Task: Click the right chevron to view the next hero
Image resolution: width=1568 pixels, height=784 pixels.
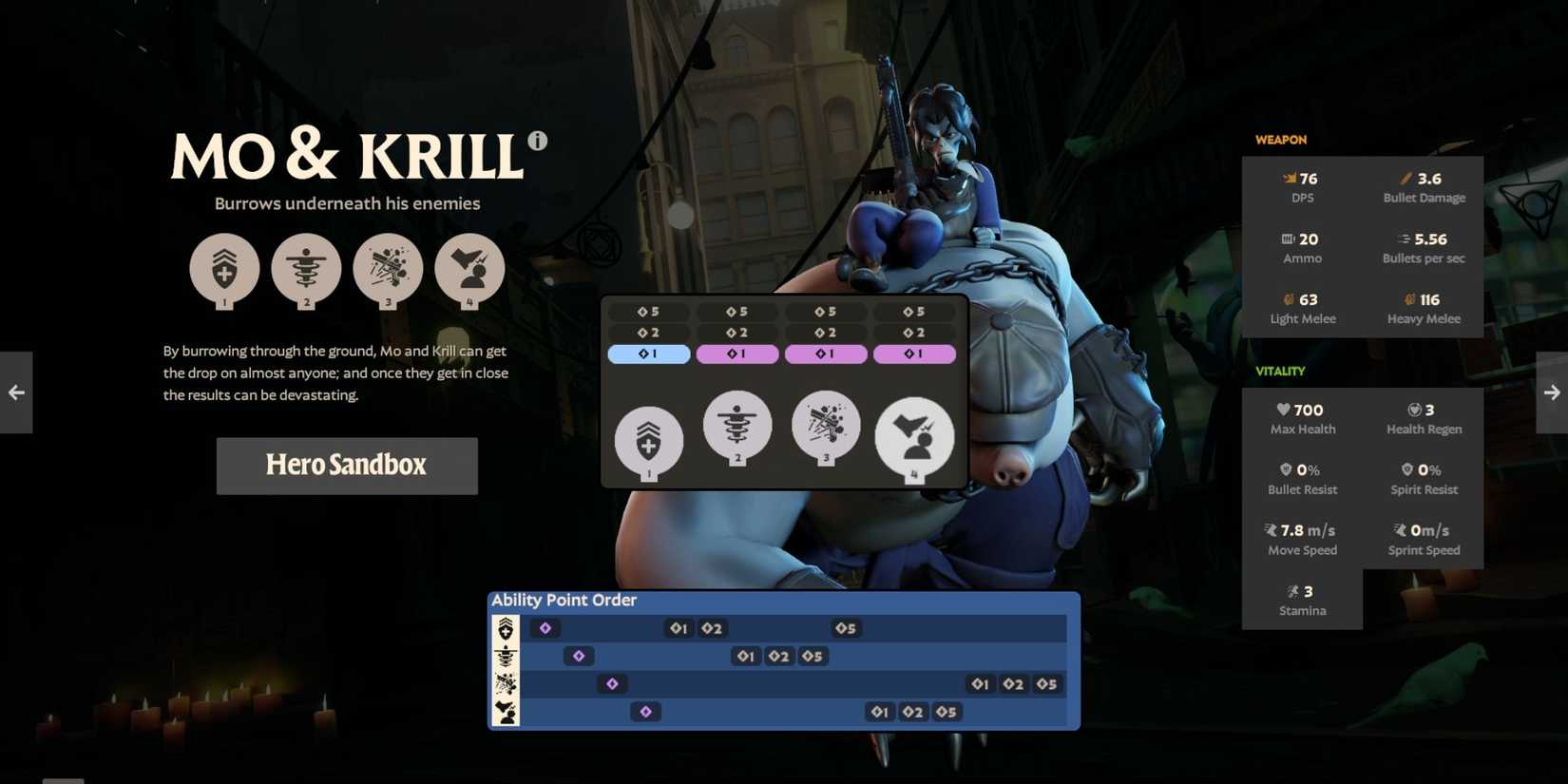Action: (x=1552, y=392)
